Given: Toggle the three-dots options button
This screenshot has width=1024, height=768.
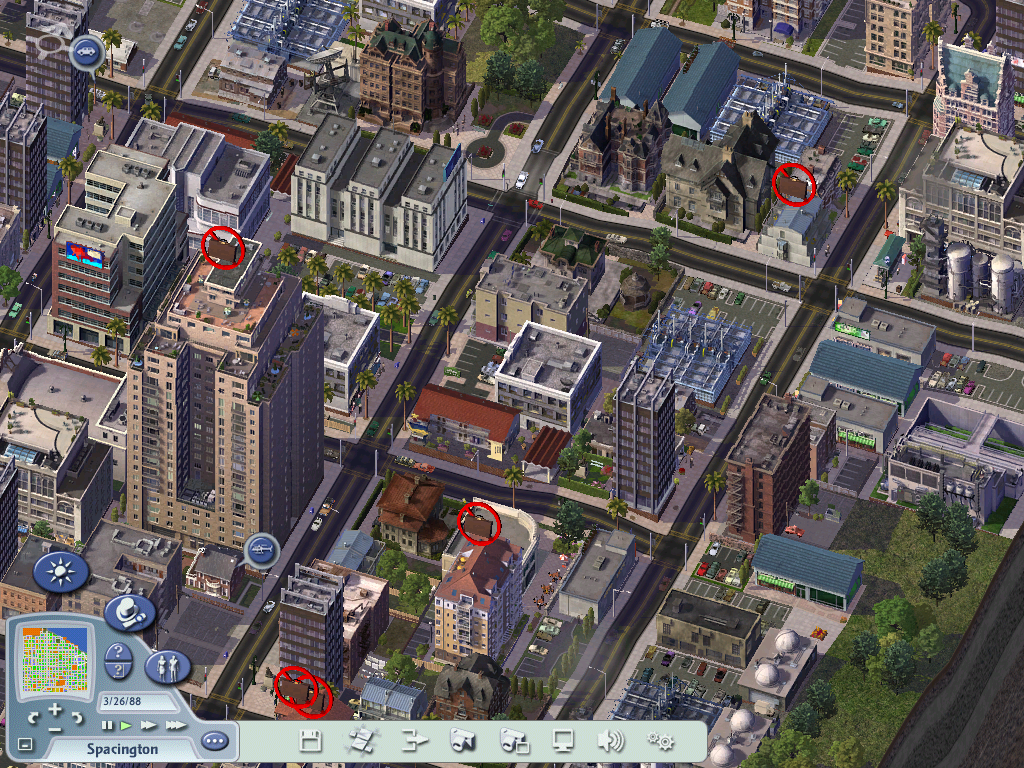Looking at the screenshot, I should pos(214,742).
